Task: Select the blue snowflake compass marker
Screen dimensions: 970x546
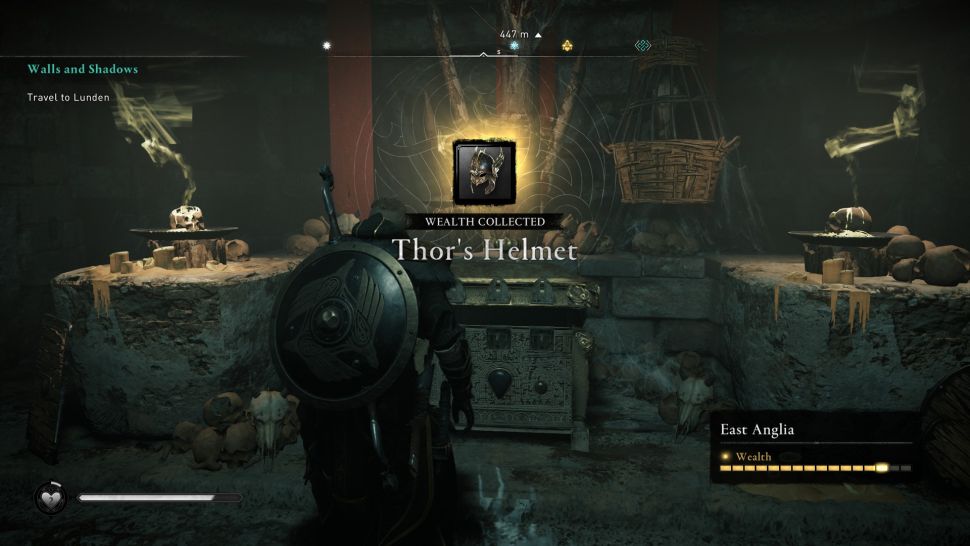Action: point(514,46)
